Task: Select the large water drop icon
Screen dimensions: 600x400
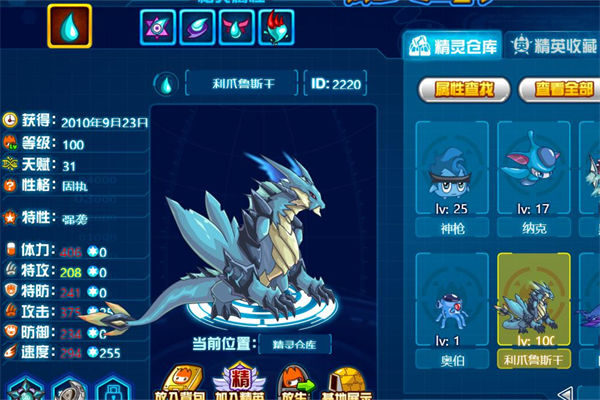Action: pyautogui.click(x=69, y=26)
